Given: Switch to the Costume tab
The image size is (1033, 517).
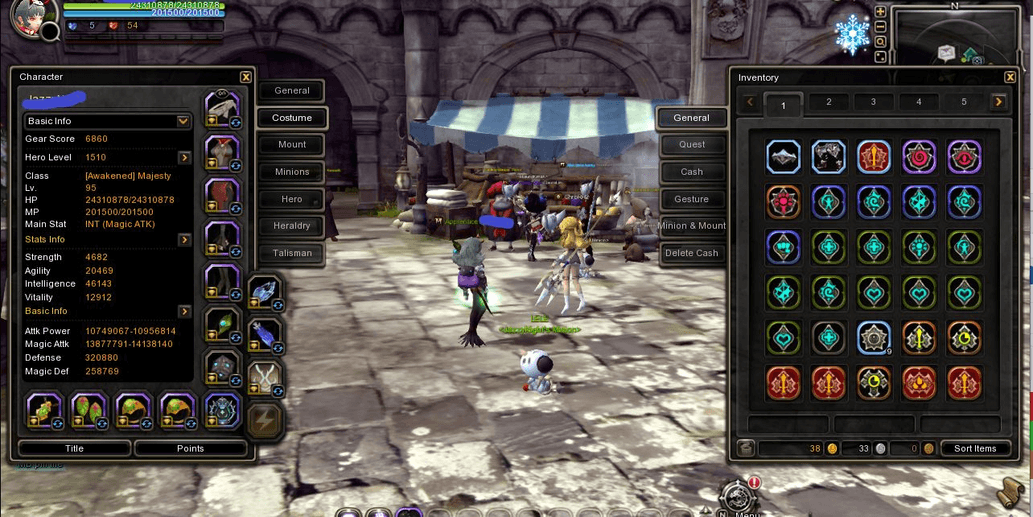Looking at the screenshot, I should tap(292, 118).
